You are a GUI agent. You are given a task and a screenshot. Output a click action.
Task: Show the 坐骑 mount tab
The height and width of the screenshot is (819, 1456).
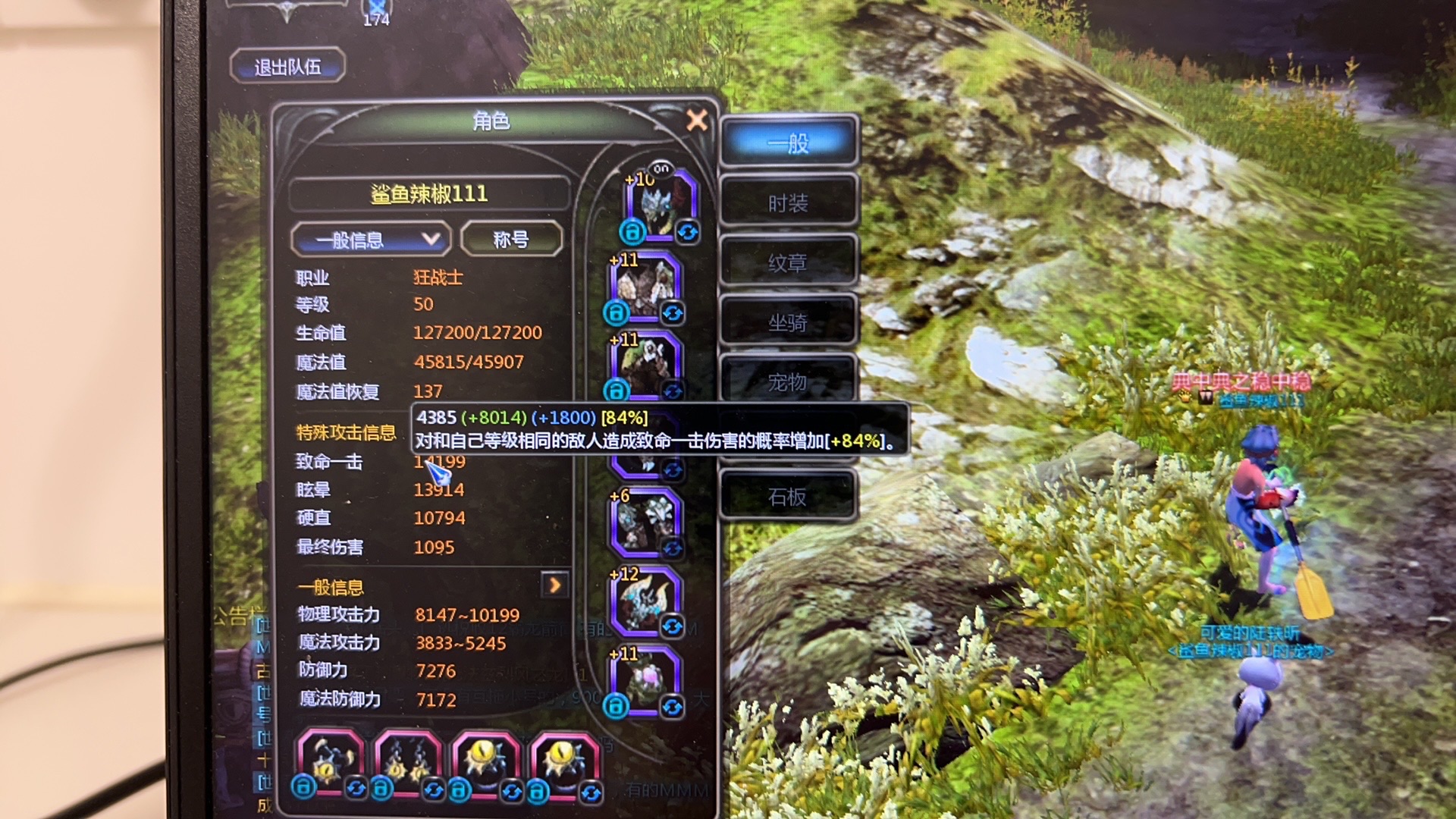coord(788,322)
